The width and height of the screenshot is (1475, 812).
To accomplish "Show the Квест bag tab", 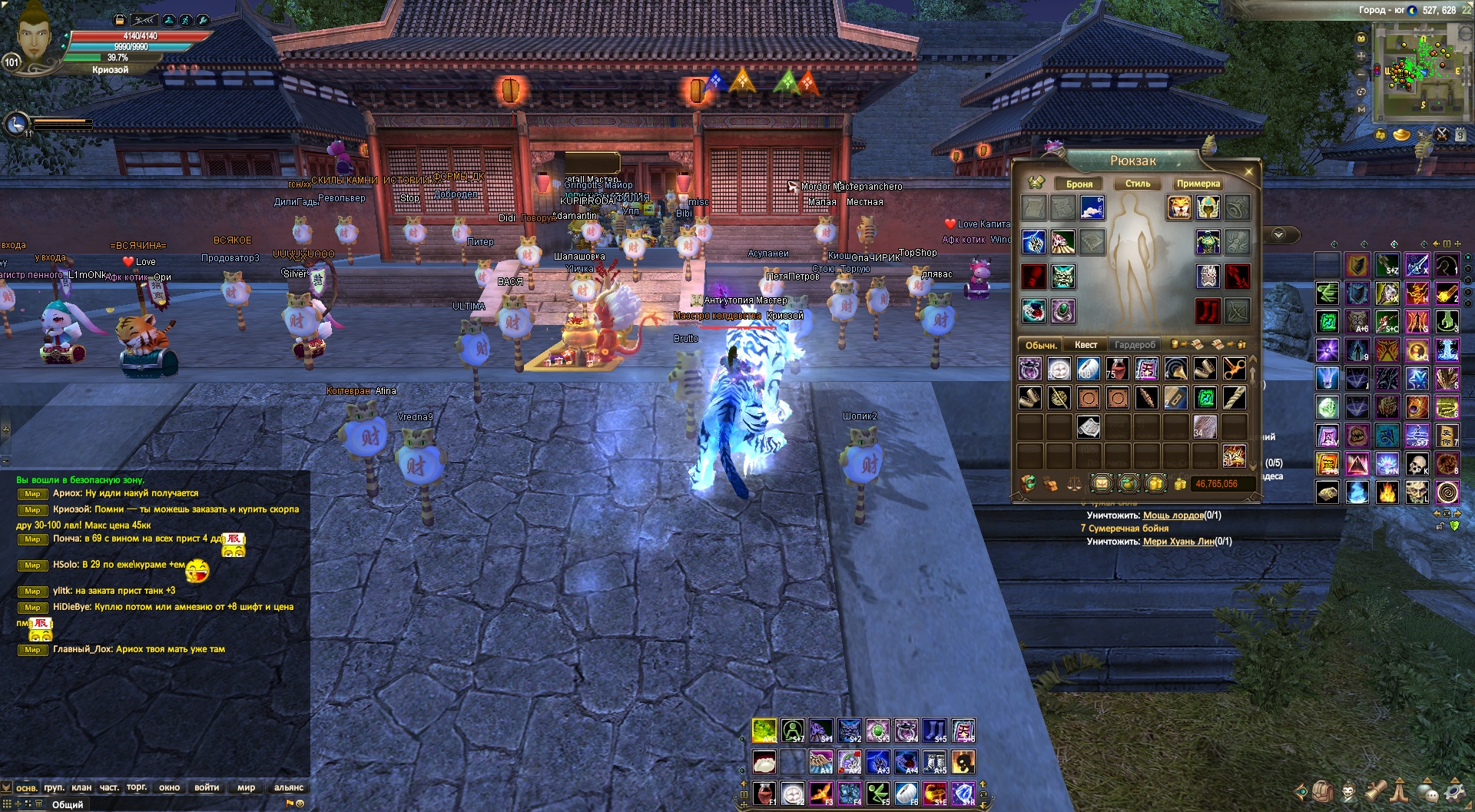I will [1086, 345].
